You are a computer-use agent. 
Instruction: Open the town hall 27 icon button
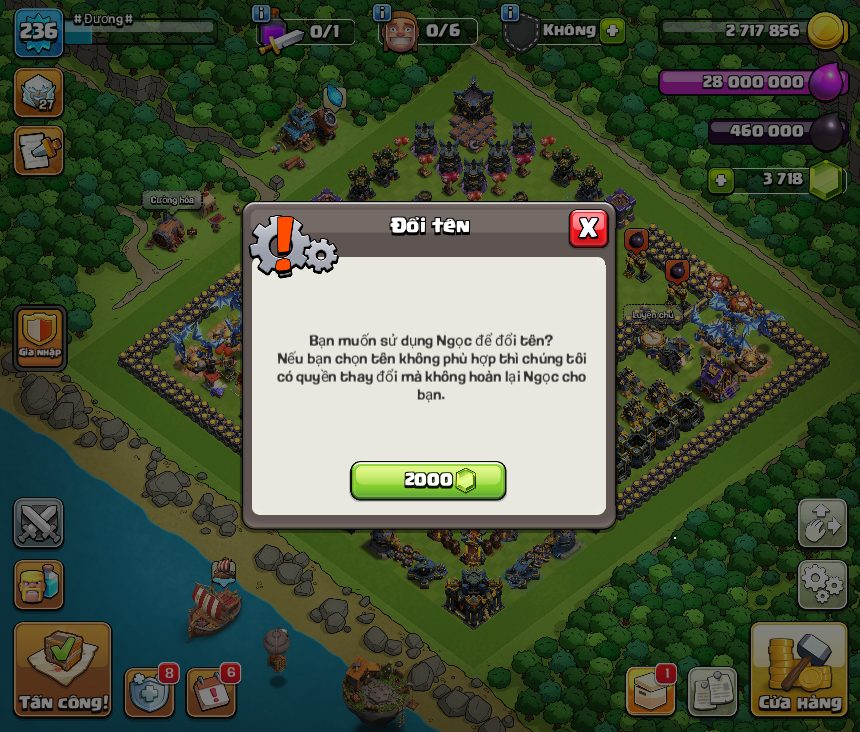coord(38,93)
